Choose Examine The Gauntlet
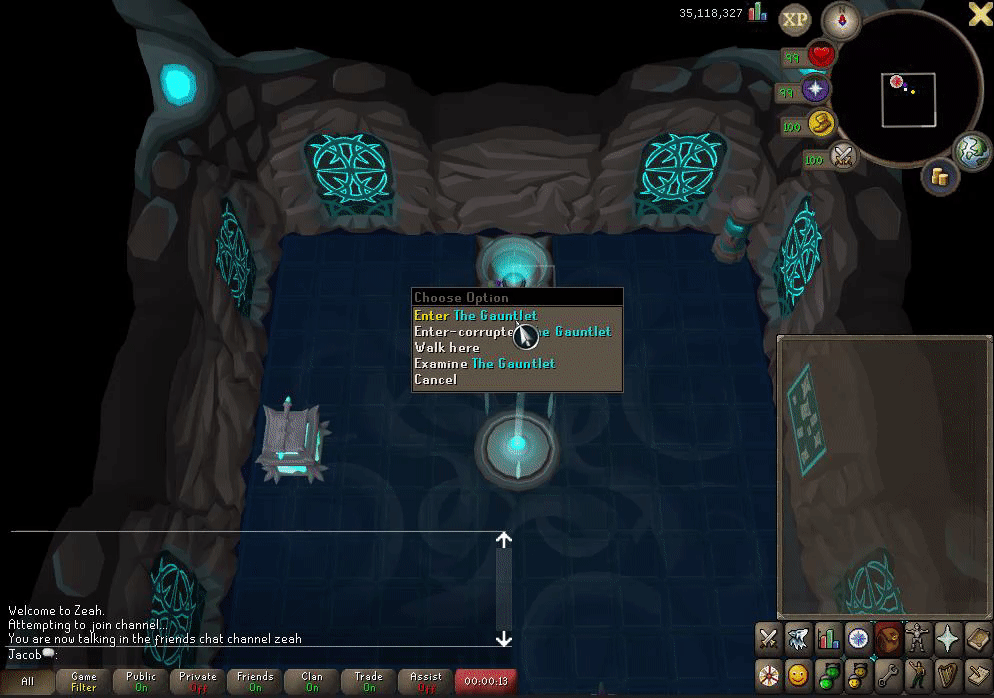Image resolution: width=994 pixels, height=698 pixels. [485, 364]
